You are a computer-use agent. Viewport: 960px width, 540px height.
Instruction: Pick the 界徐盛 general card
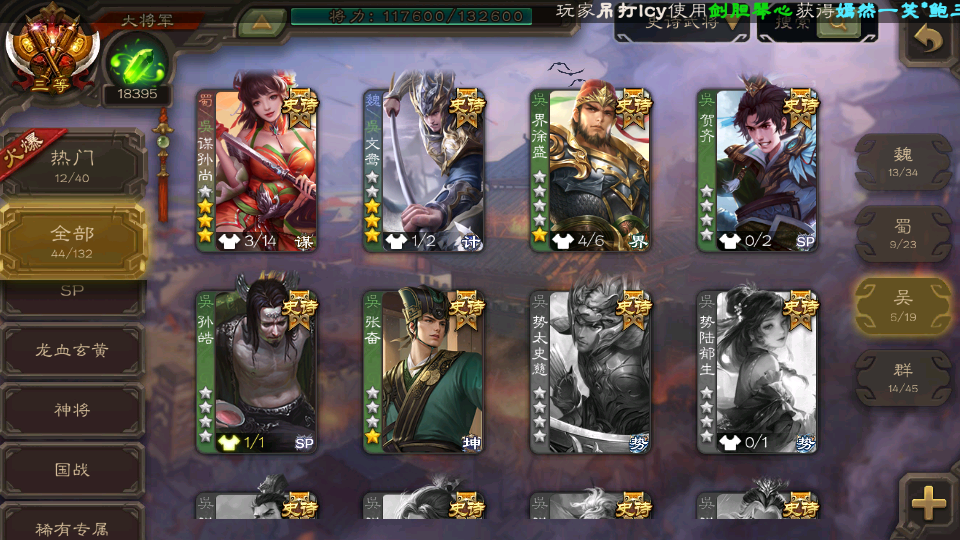(591, 170)
